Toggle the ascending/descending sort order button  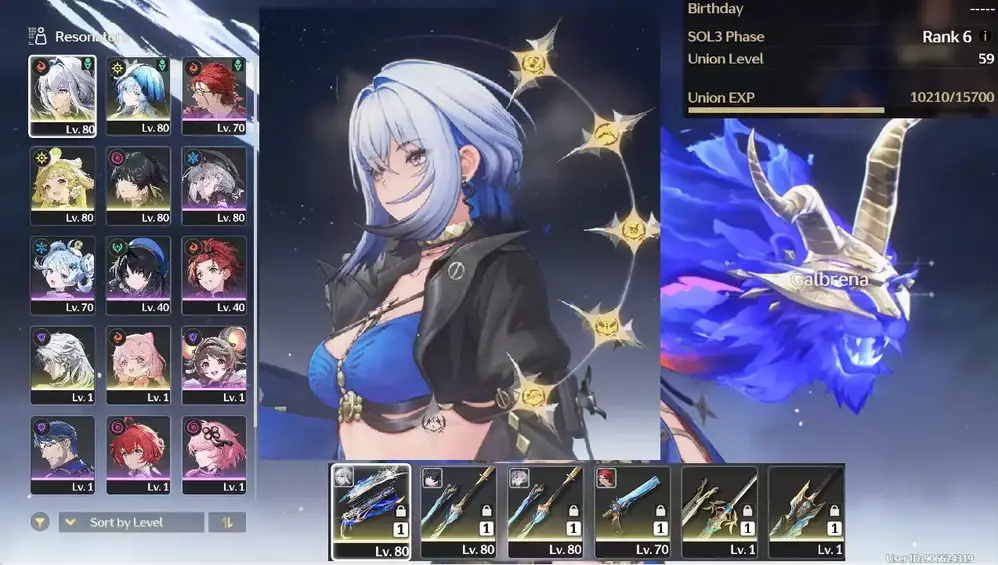pyautogui.click(x=227, y=522)
